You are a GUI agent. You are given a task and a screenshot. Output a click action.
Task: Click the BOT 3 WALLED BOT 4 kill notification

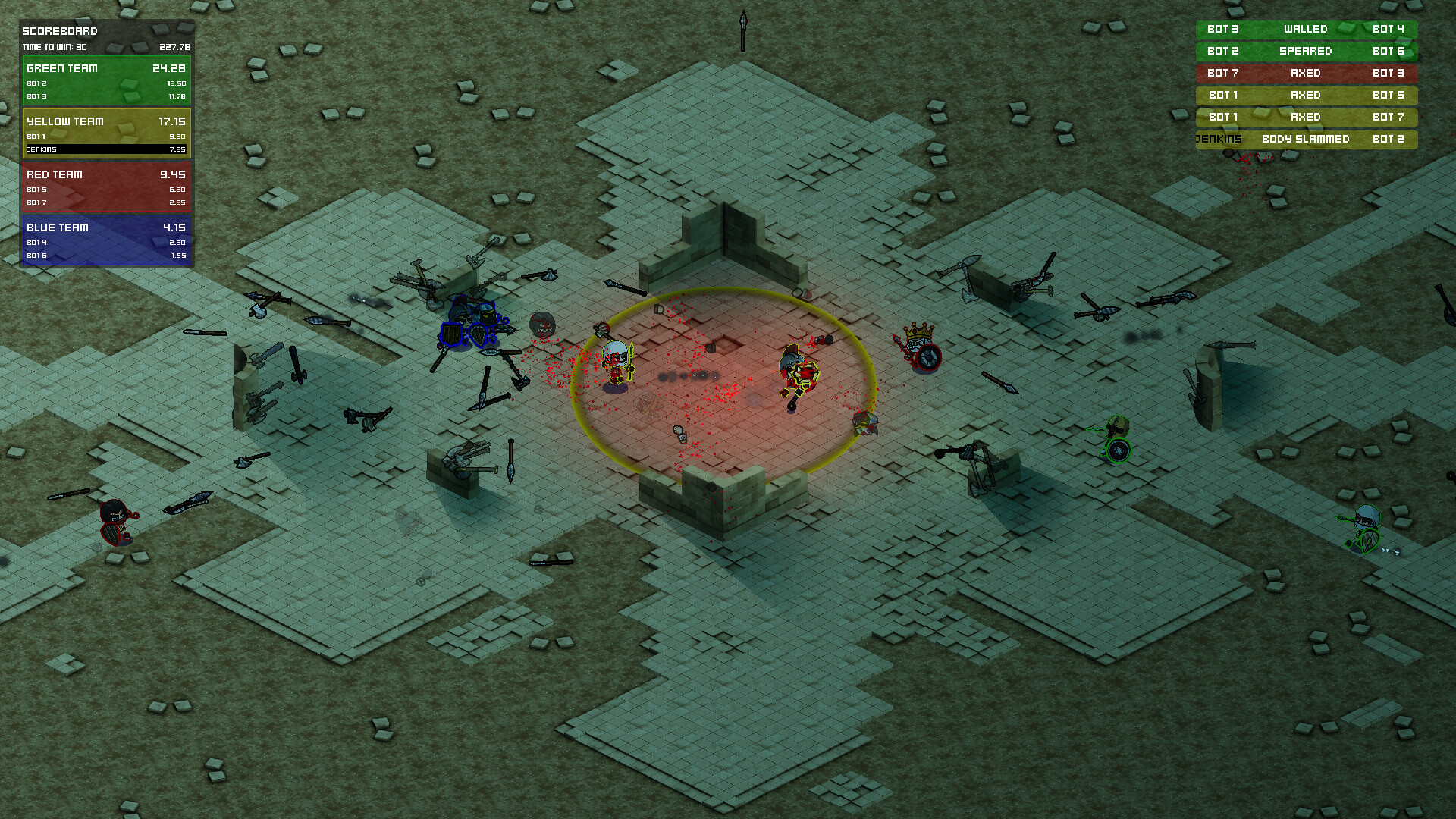point(1305,29)
